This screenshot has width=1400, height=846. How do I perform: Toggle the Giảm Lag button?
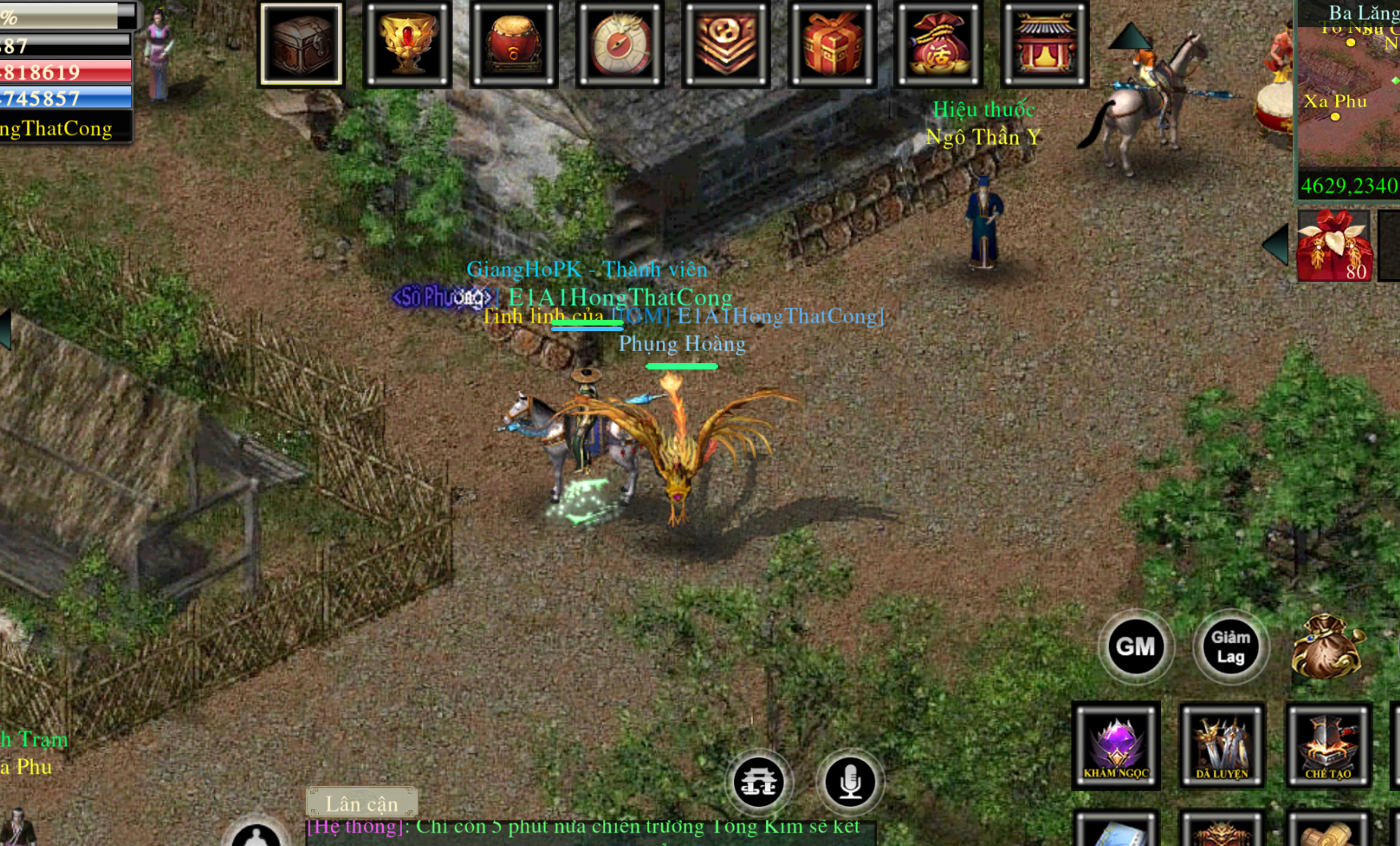click(1230, 646)
